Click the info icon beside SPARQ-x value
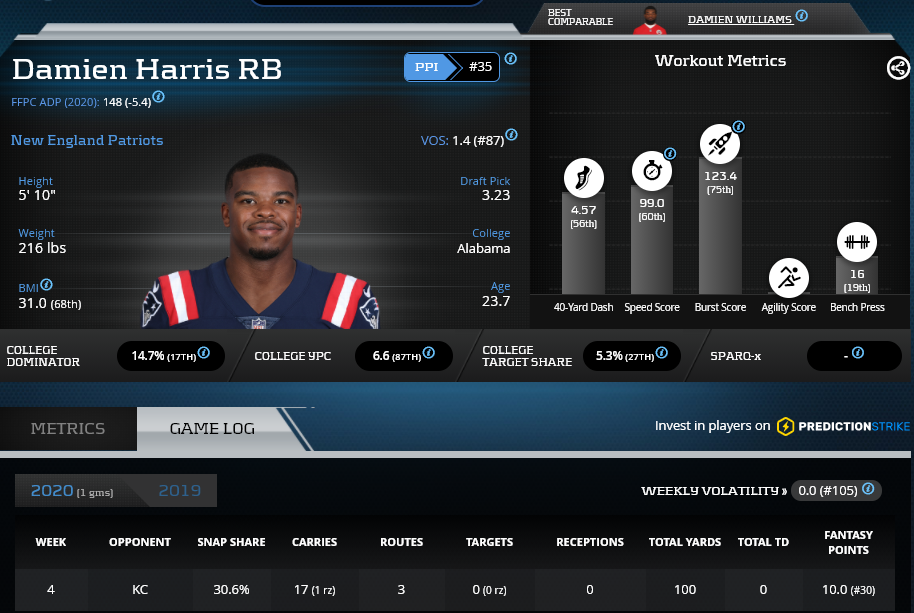 (857, 353)
